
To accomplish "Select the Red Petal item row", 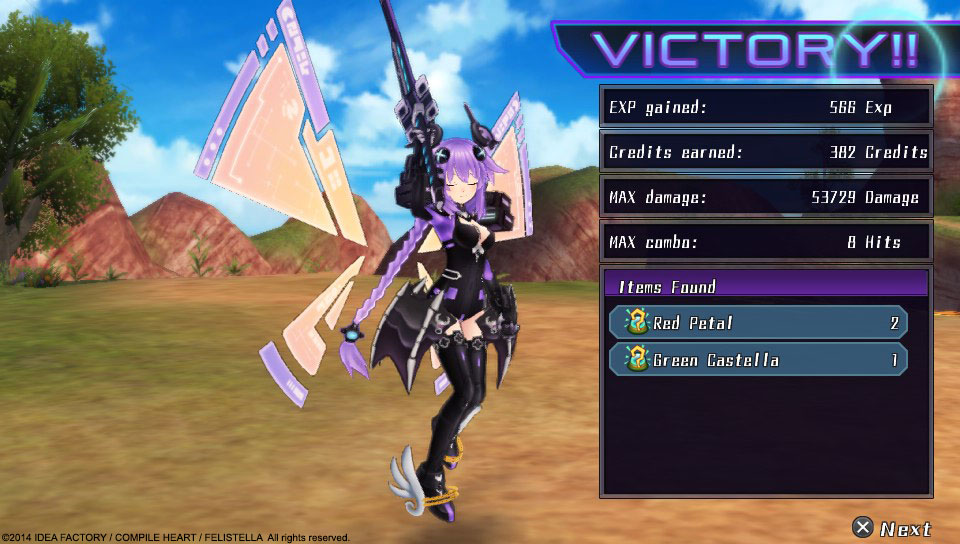I will pyautogui.click(x=758, y=323).
